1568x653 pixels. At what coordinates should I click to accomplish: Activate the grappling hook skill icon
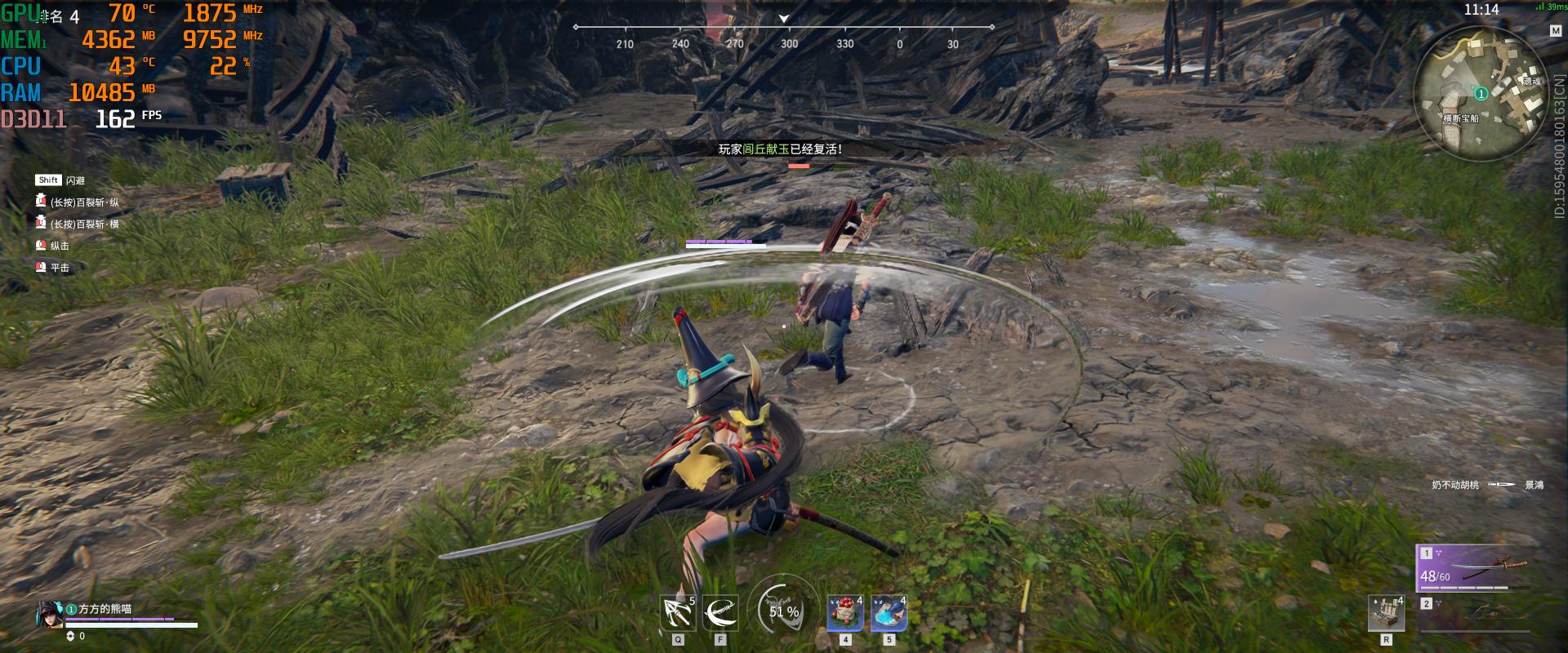[678, 614]
